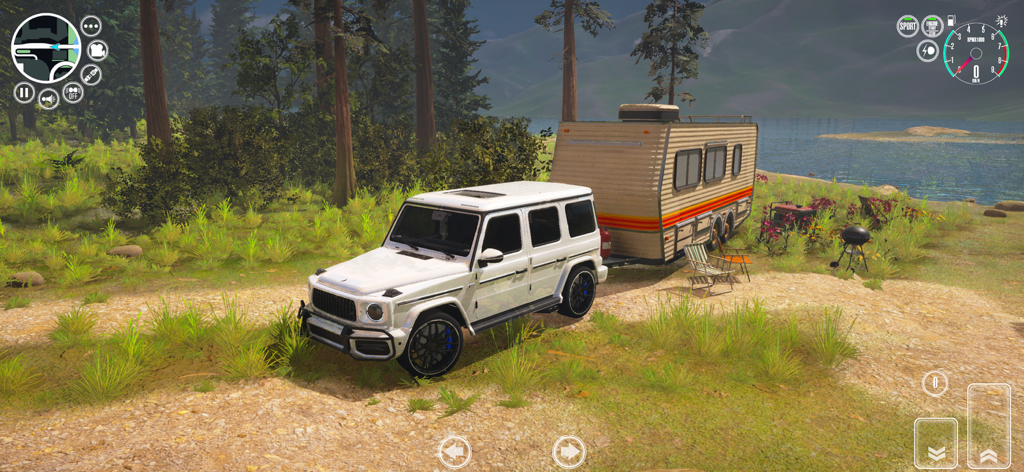Viewport: 1024px width, 472px height.
Task: Pause the game
Action: pyautogui.click(x=24, y=92)
